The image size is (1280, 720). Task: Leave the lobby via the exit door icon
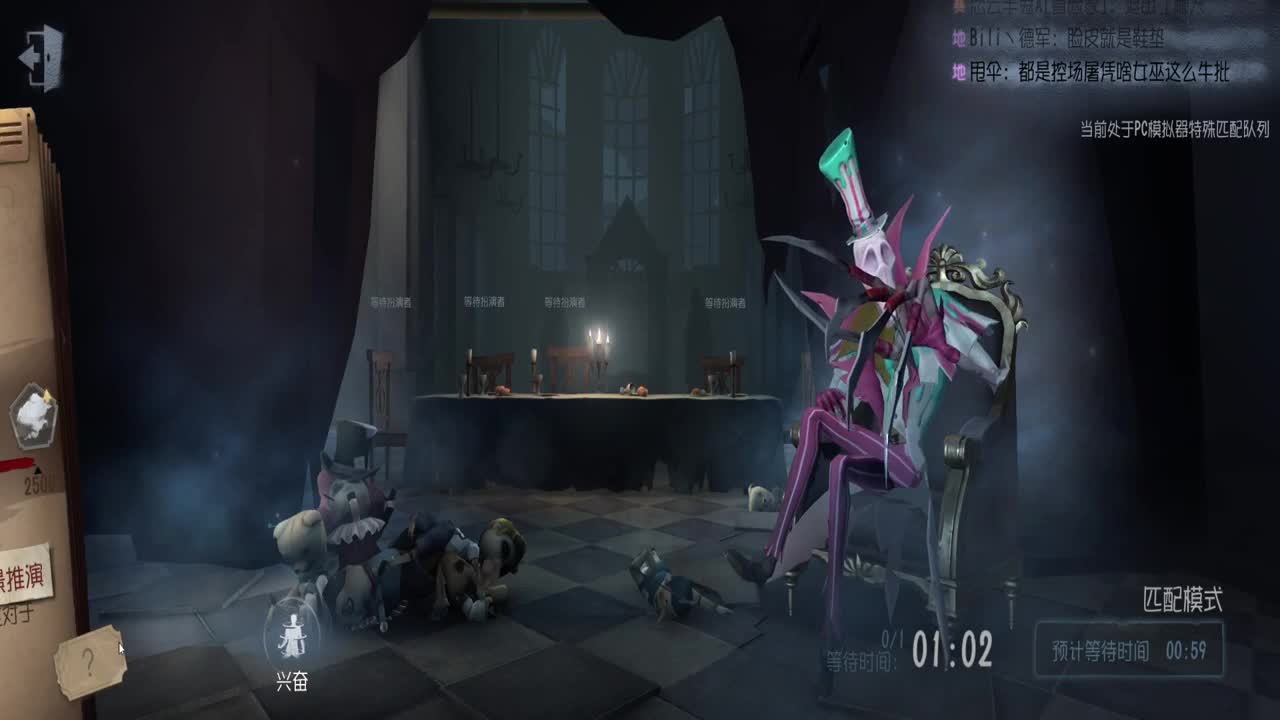(42, 57)
